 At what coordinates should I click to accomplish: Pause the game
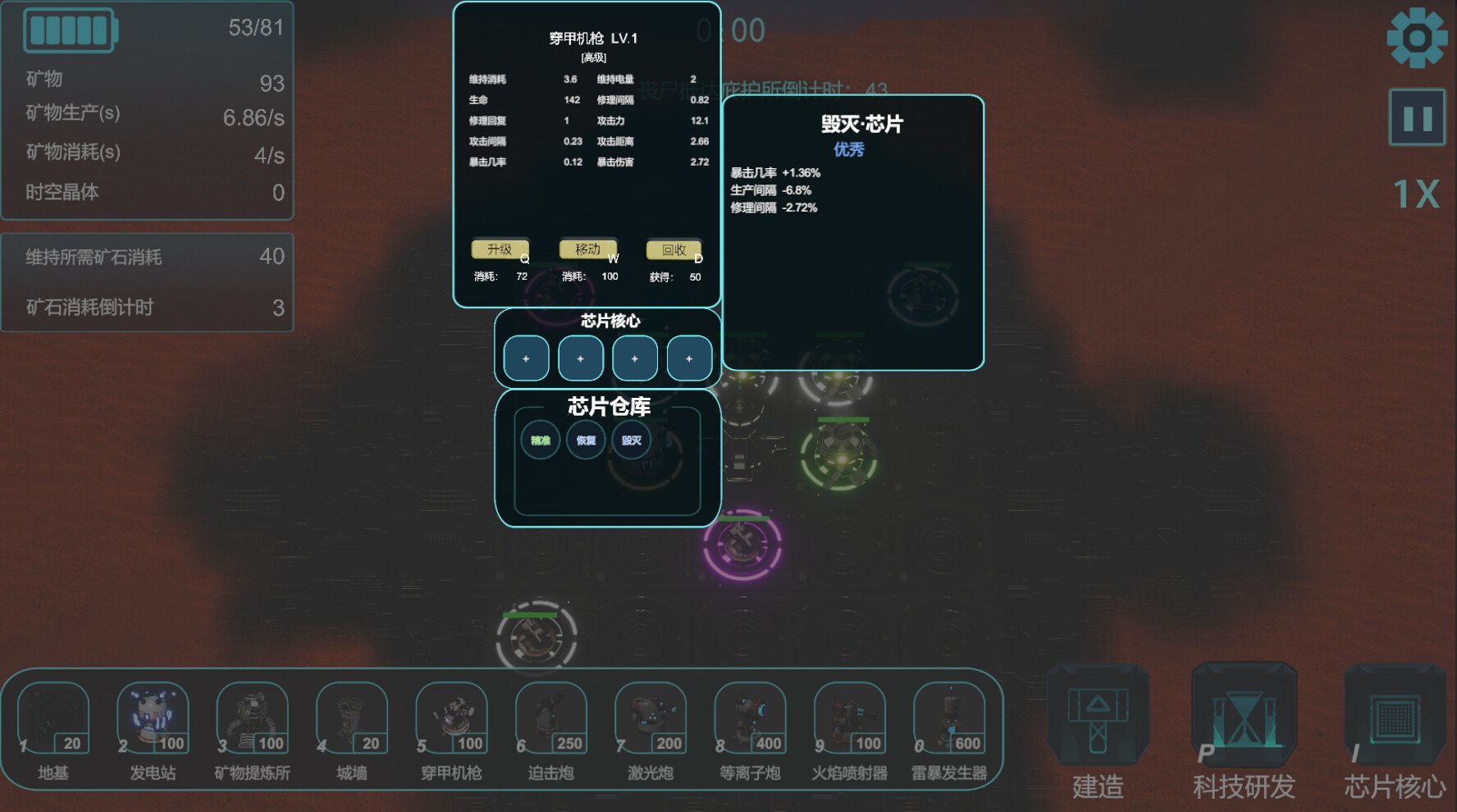click(x=1417, y=118)
